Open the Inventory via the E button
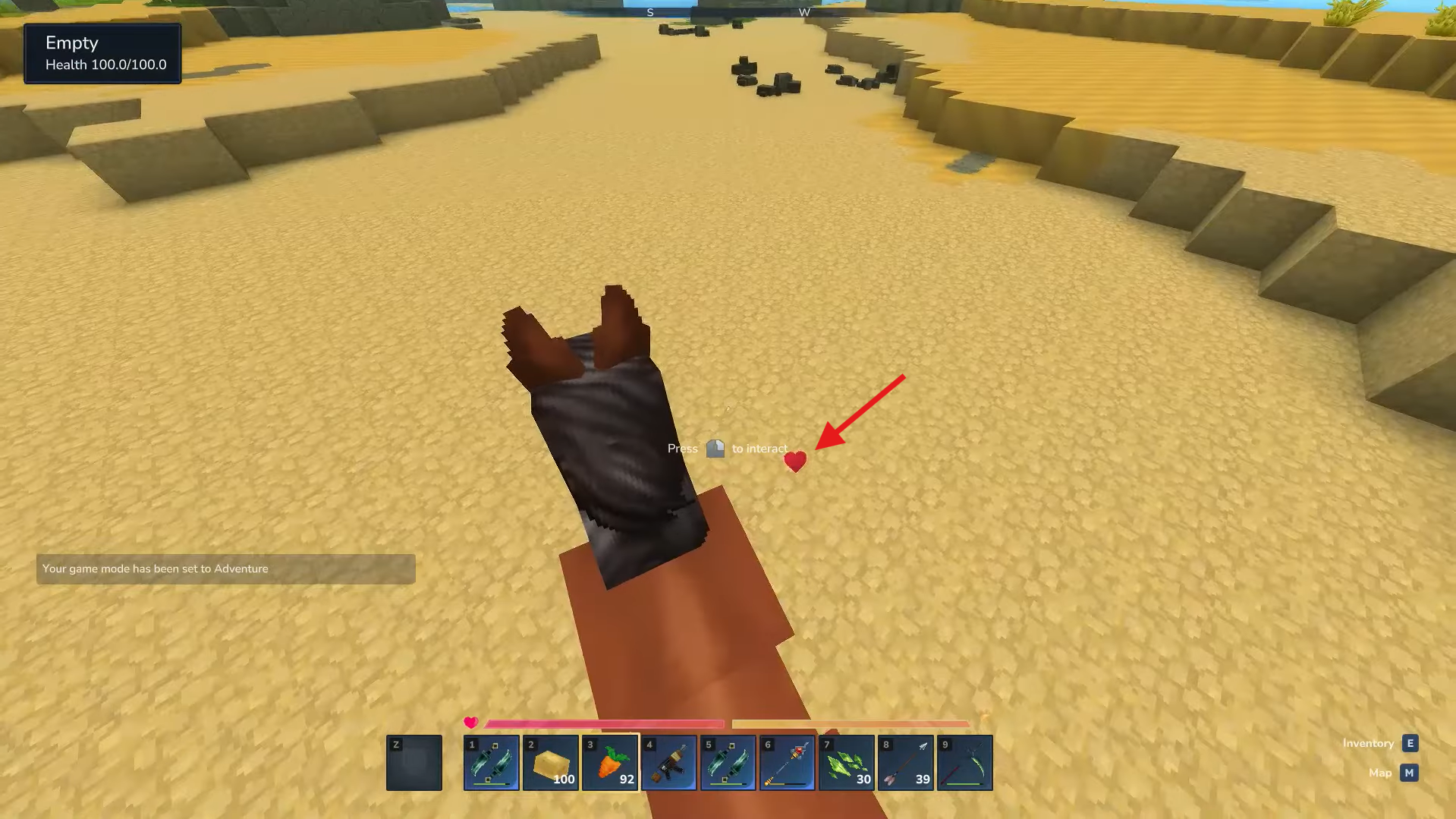Image resolution: width=1456 pixels, height=819 pixels. coord(1409,743)
